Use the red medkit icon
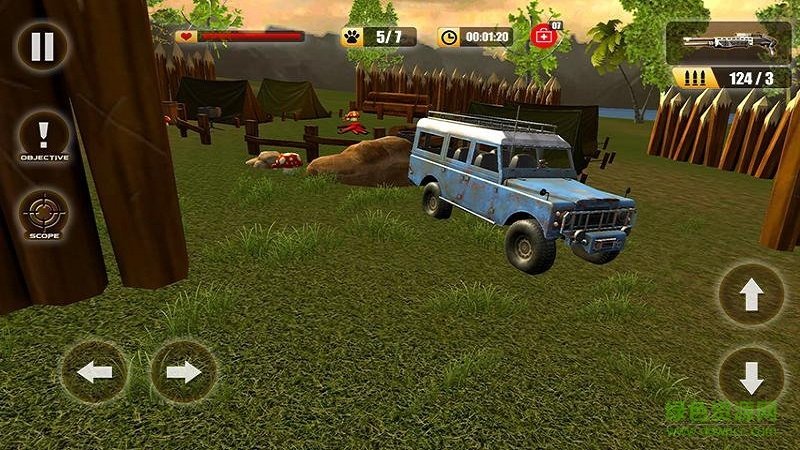Viewport: 800px width, 450px height. (x=545, y=36)
